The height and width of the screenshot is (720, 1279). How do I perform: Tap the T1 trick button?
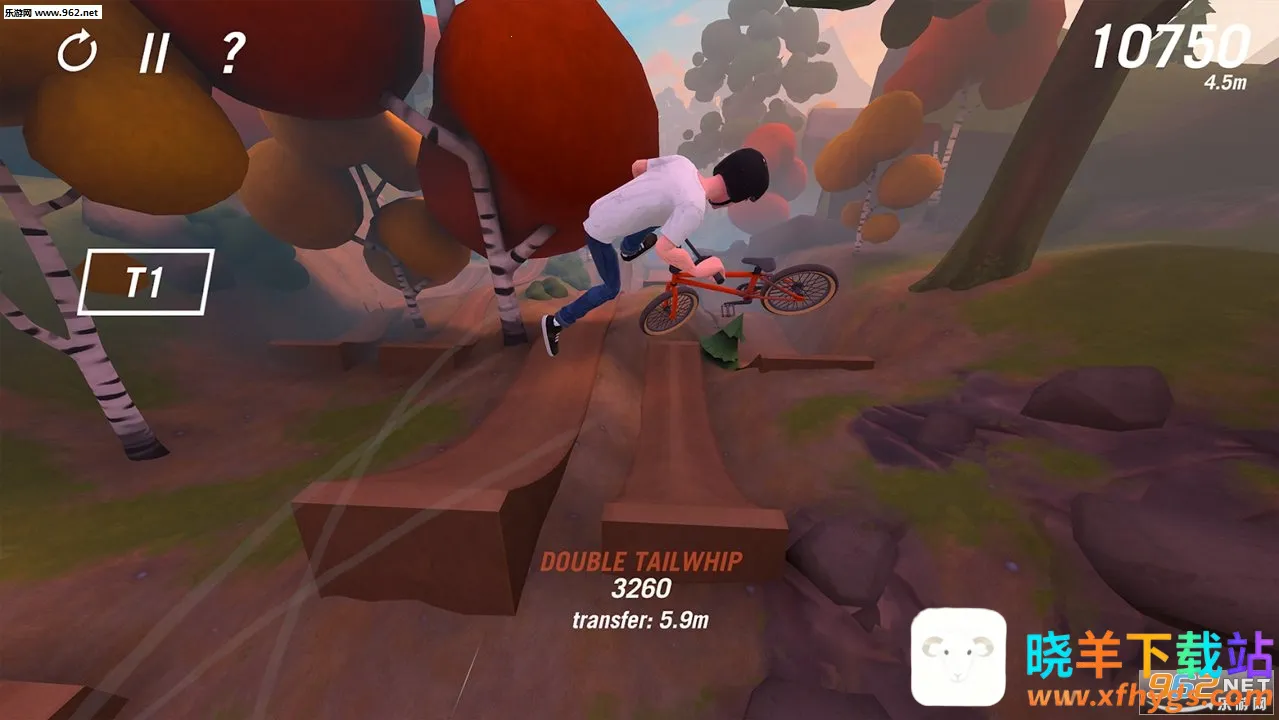(x=146, y=282)
